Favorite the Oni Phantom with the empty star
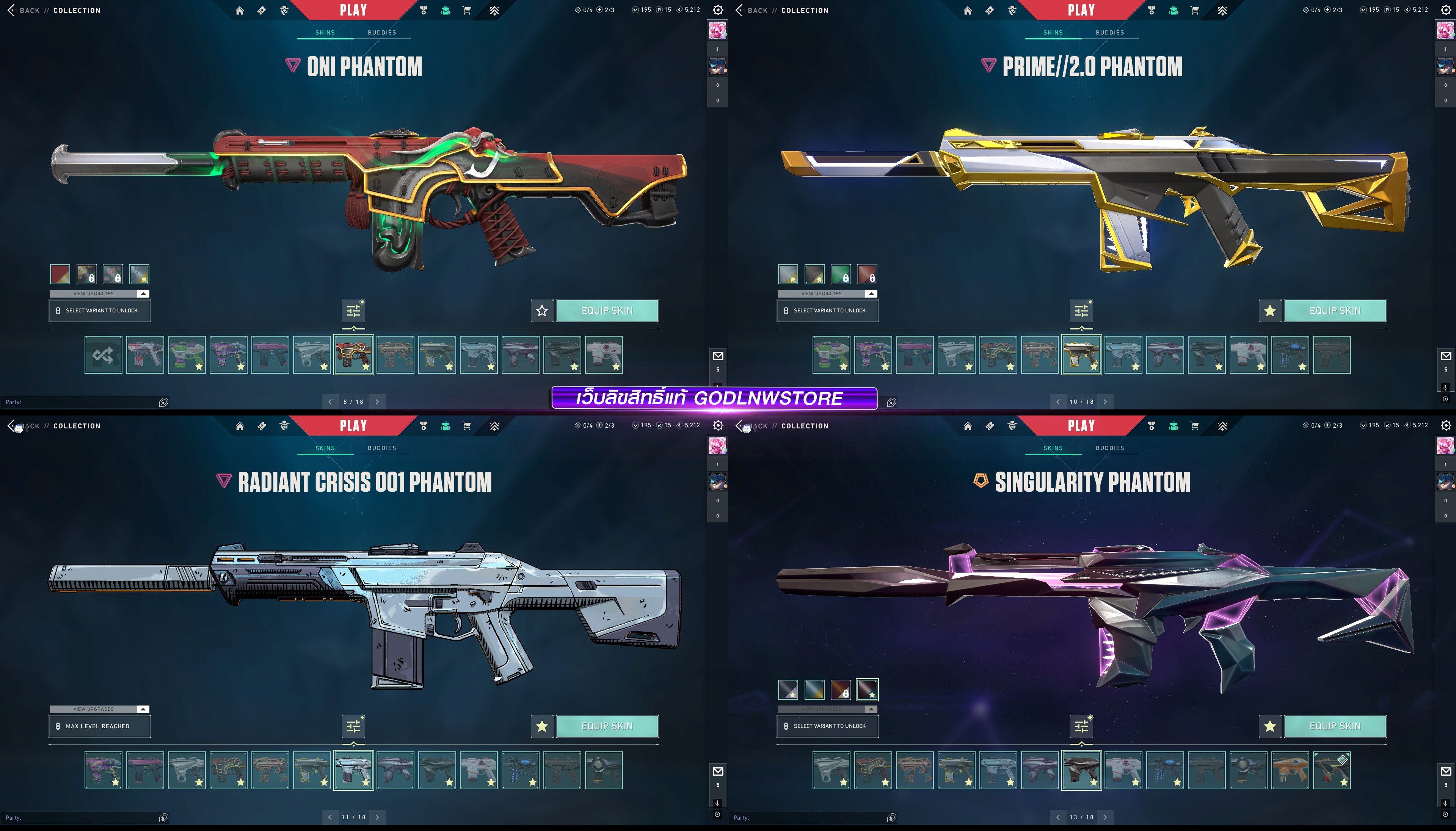Screen dimensions: 1456x831 coord(542,310)
